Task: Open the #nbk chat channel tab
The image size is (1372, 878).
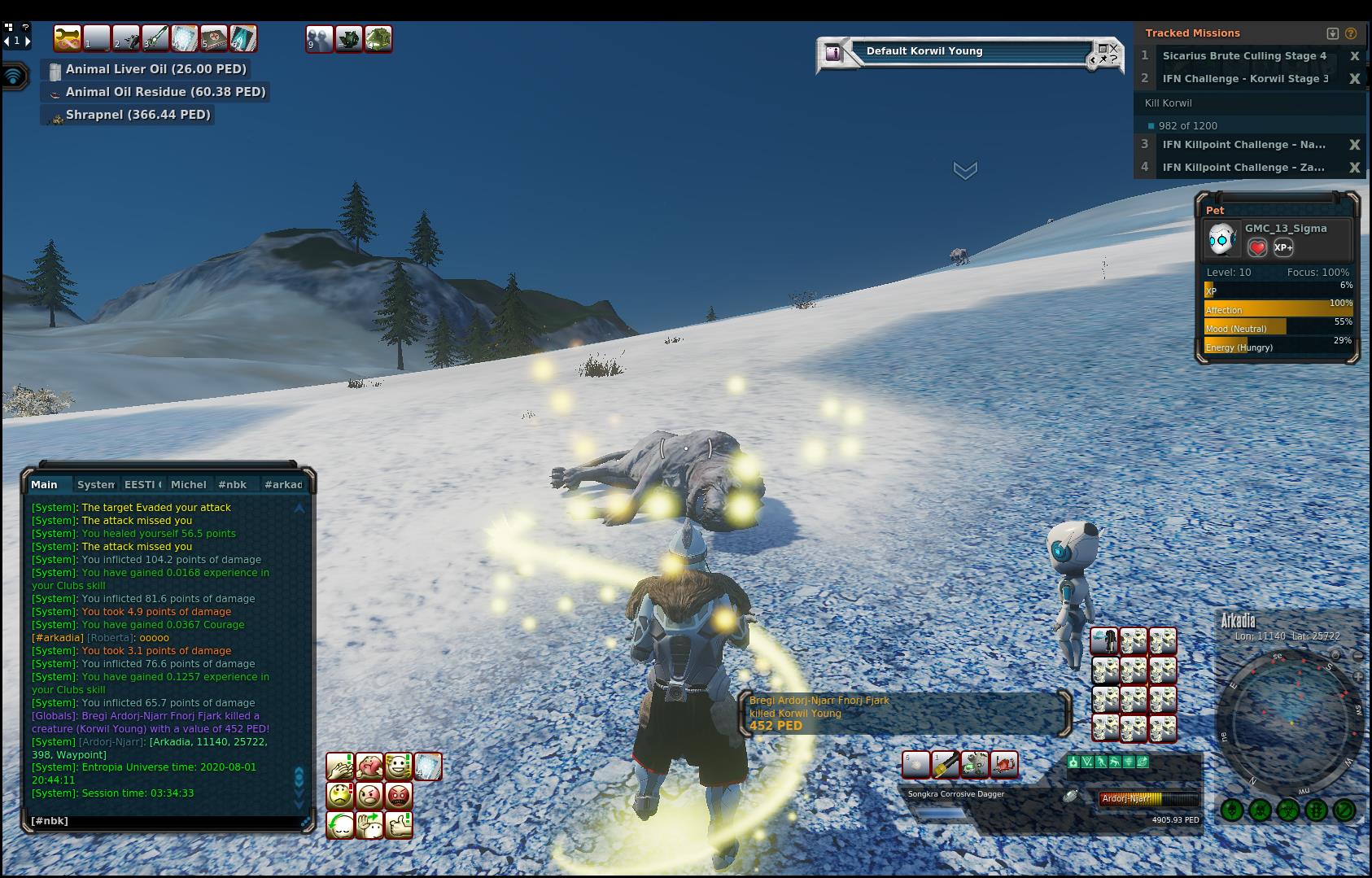Action: 232,485
